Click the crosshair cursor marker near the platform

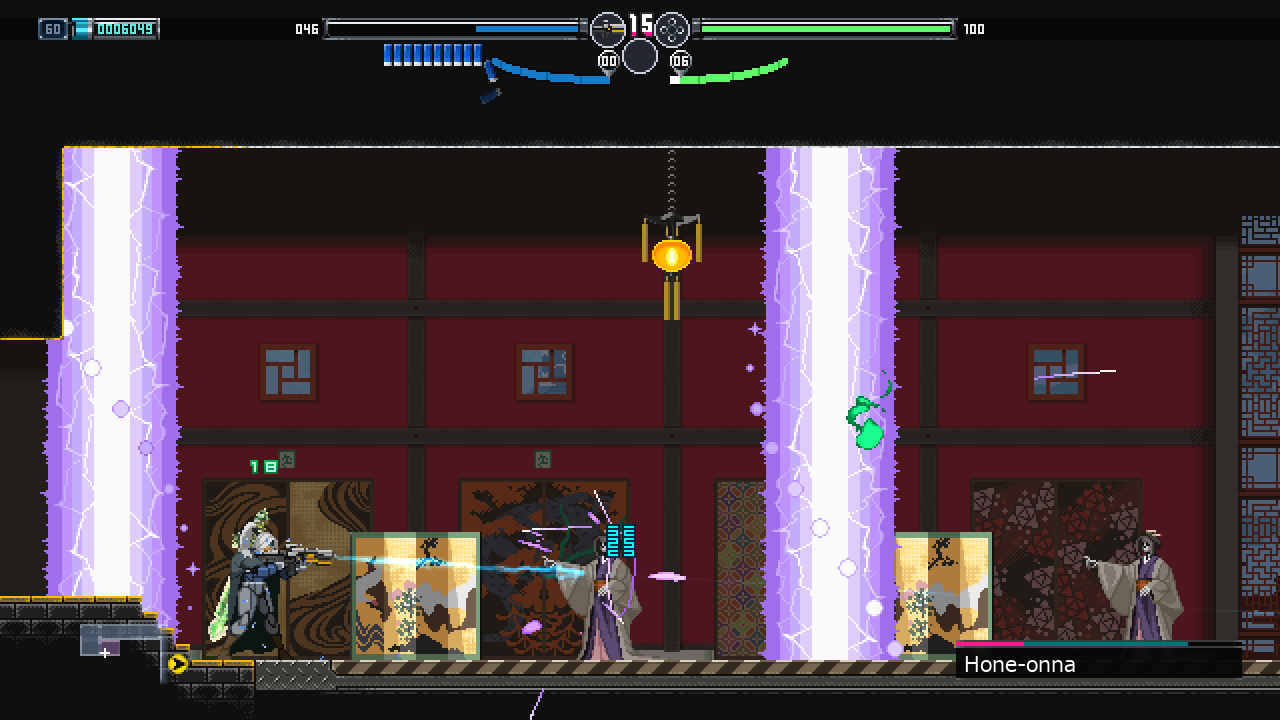click(x=104, y=652)
